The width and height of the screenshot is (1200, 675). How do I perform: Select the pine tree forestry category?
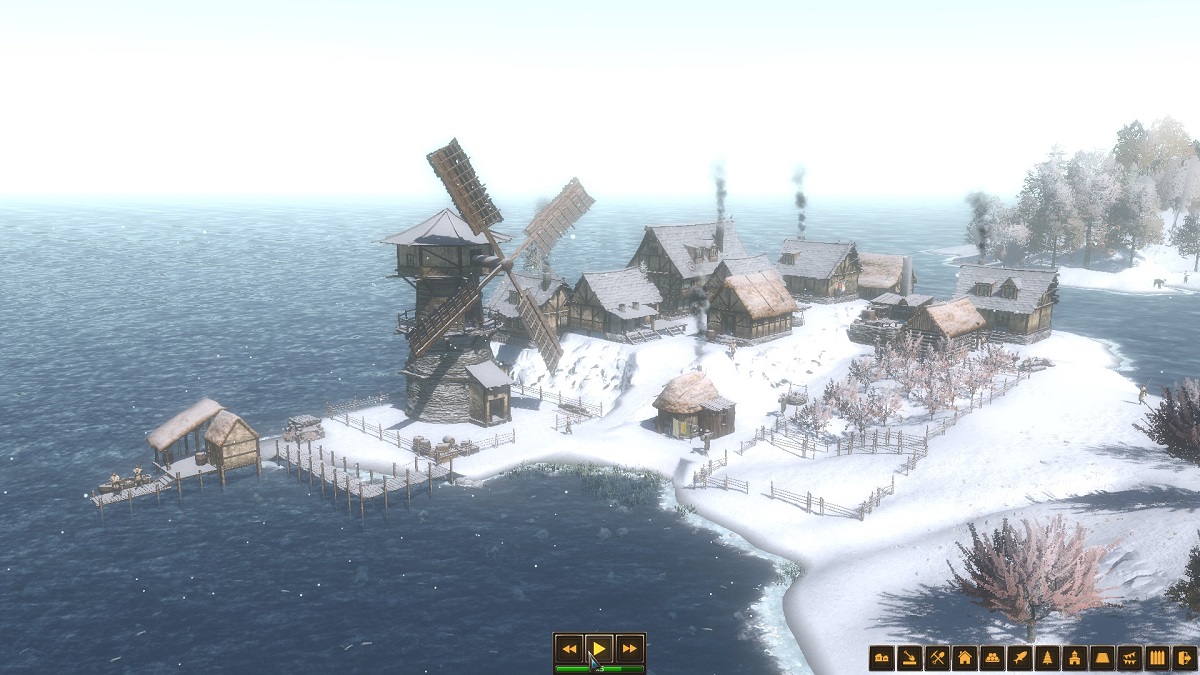click(1047, 658)
